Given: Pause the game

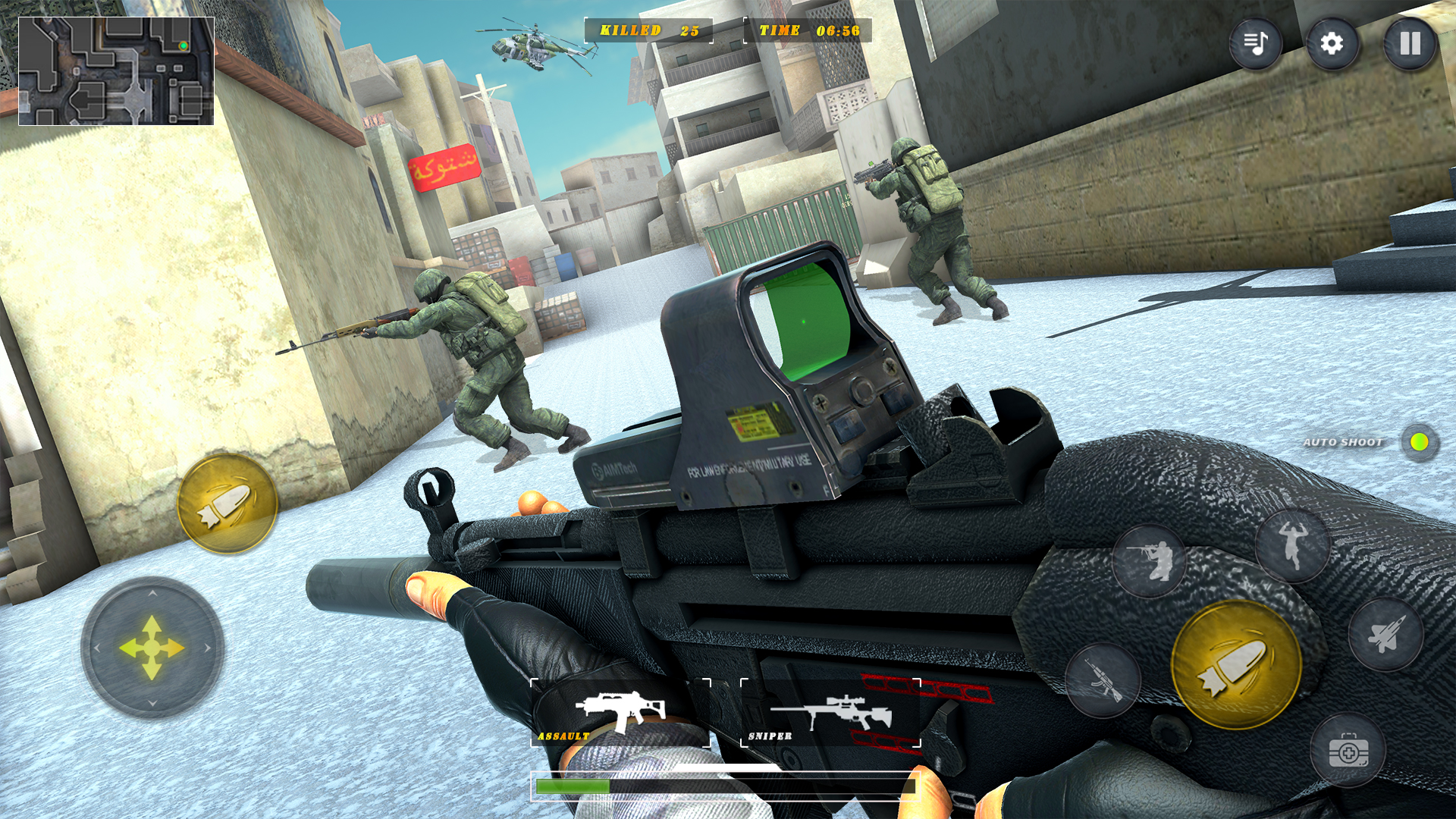Looking at the screenshot, I should point(1409,43).
